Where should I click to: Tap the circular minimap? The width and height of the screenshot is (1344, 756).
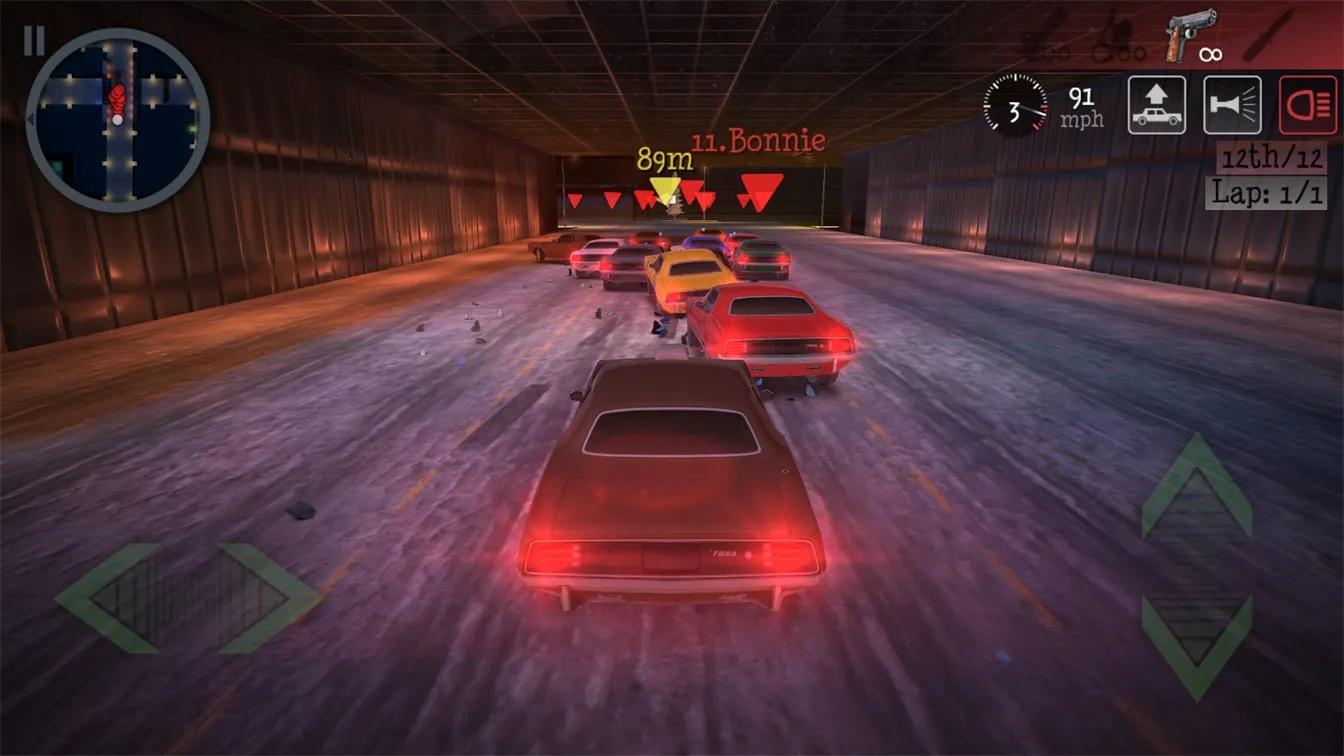117,120
